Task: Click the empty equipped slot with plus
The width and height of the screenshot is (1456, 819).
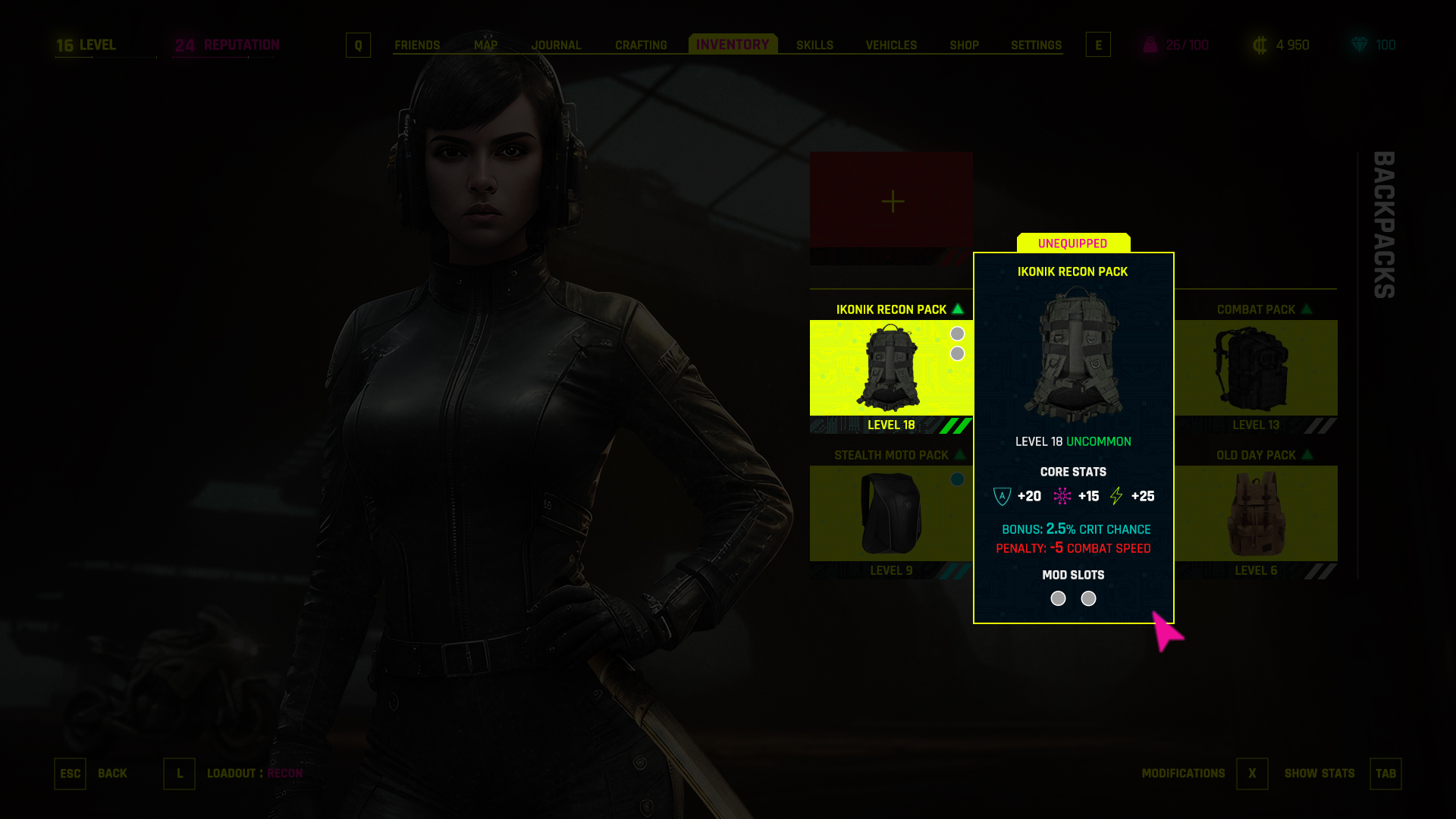Action: (892, 201)
